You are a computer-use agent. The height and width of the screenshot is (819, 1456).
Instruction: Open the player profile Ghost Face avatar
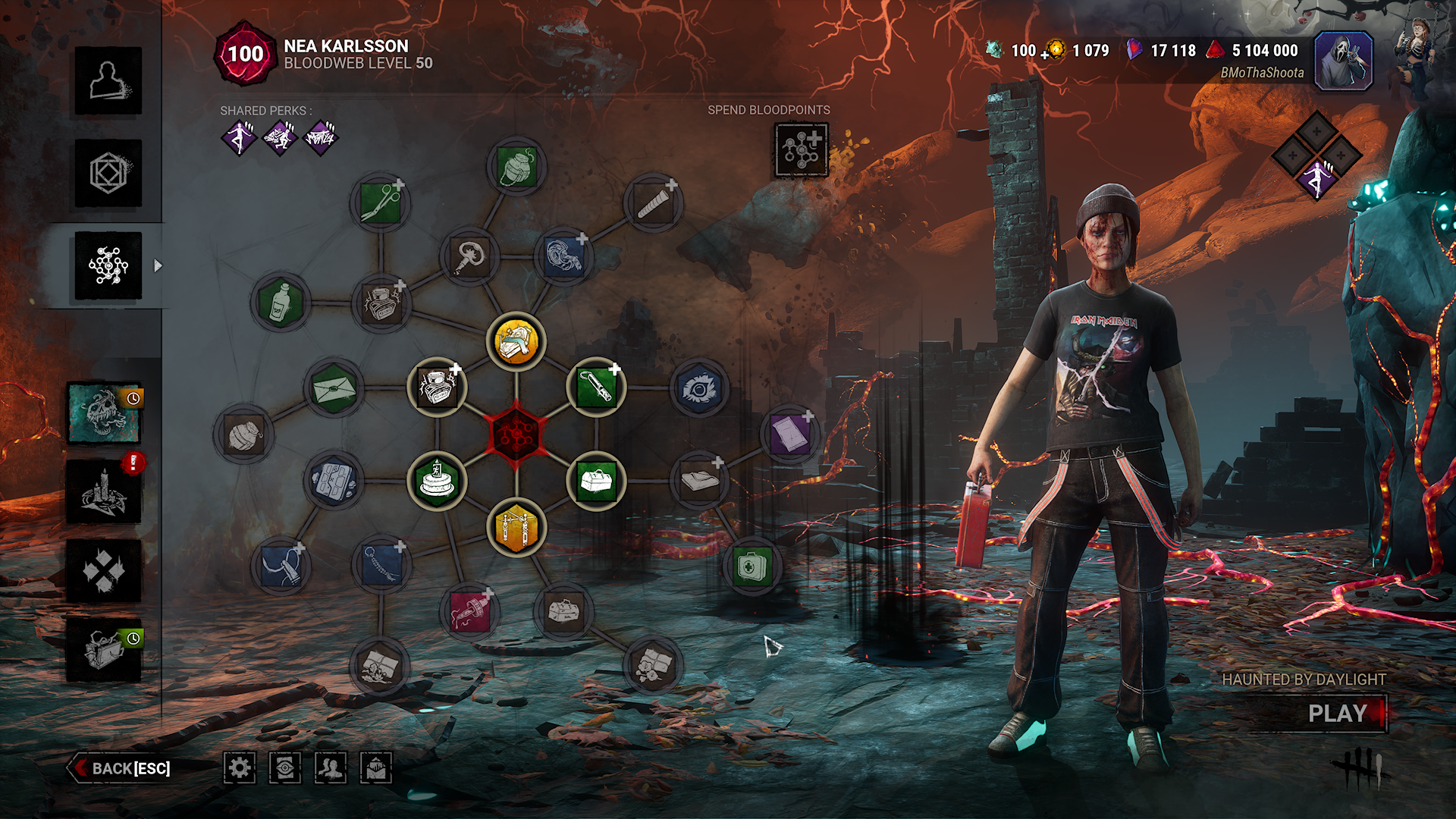[1343, 61]
